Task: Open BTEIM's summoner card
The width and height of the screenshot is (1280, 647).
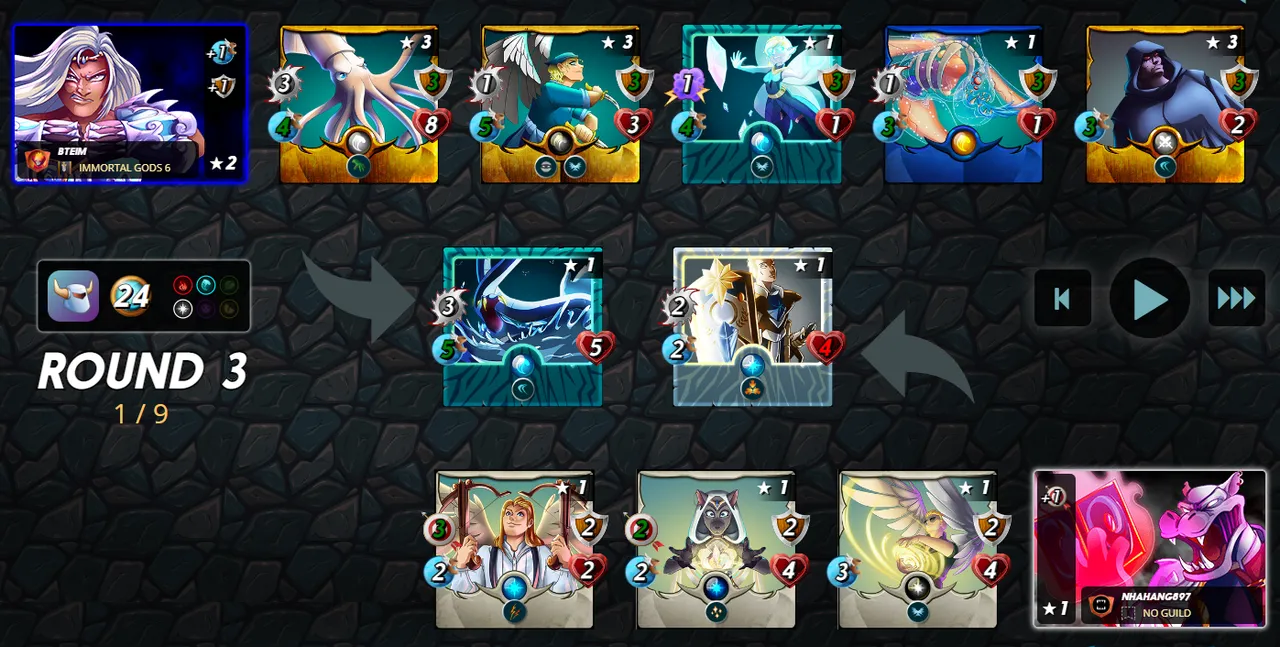Action: (130, 104)
